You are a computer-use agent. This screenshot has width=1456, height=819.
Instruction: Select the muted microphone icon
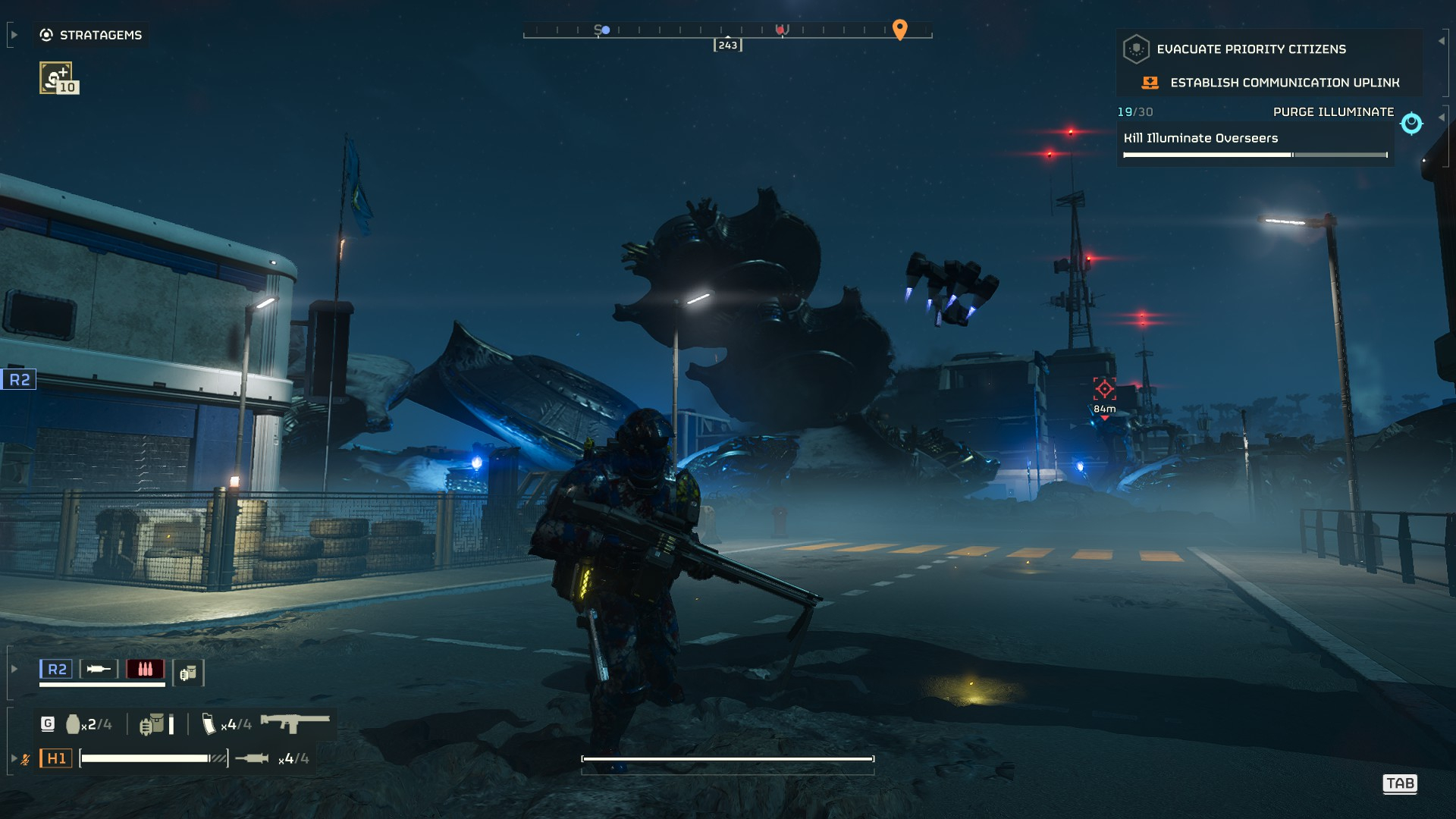click(25, 758)
